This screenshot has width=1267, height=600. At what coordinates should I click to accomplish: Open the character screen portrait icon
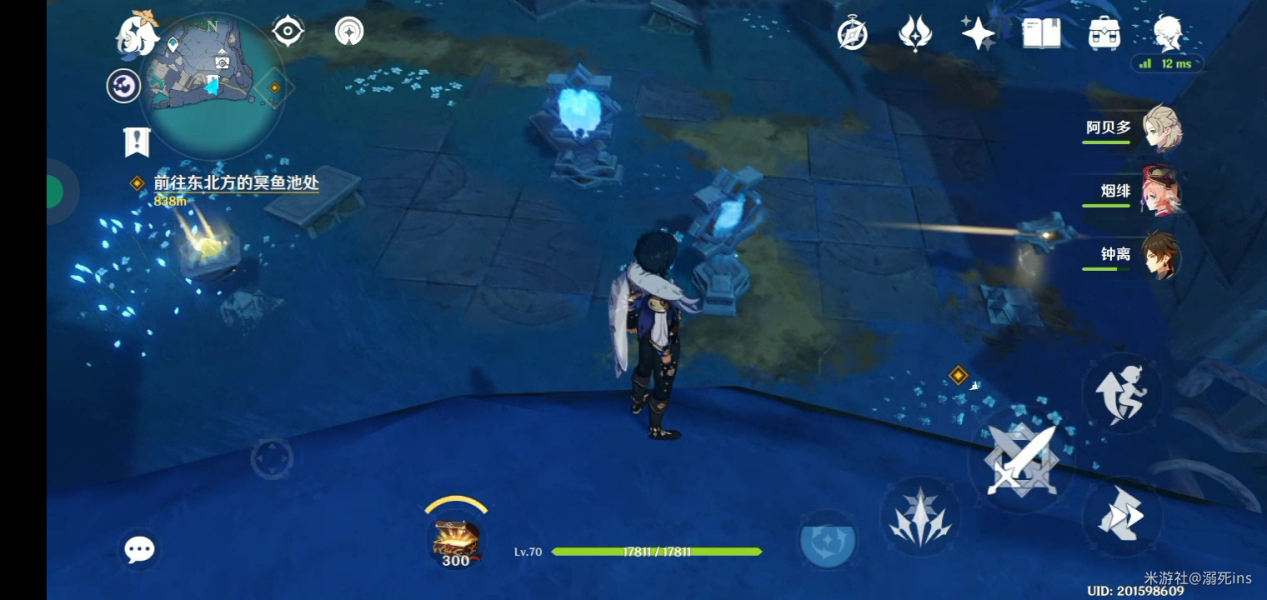coord(1167,34)
